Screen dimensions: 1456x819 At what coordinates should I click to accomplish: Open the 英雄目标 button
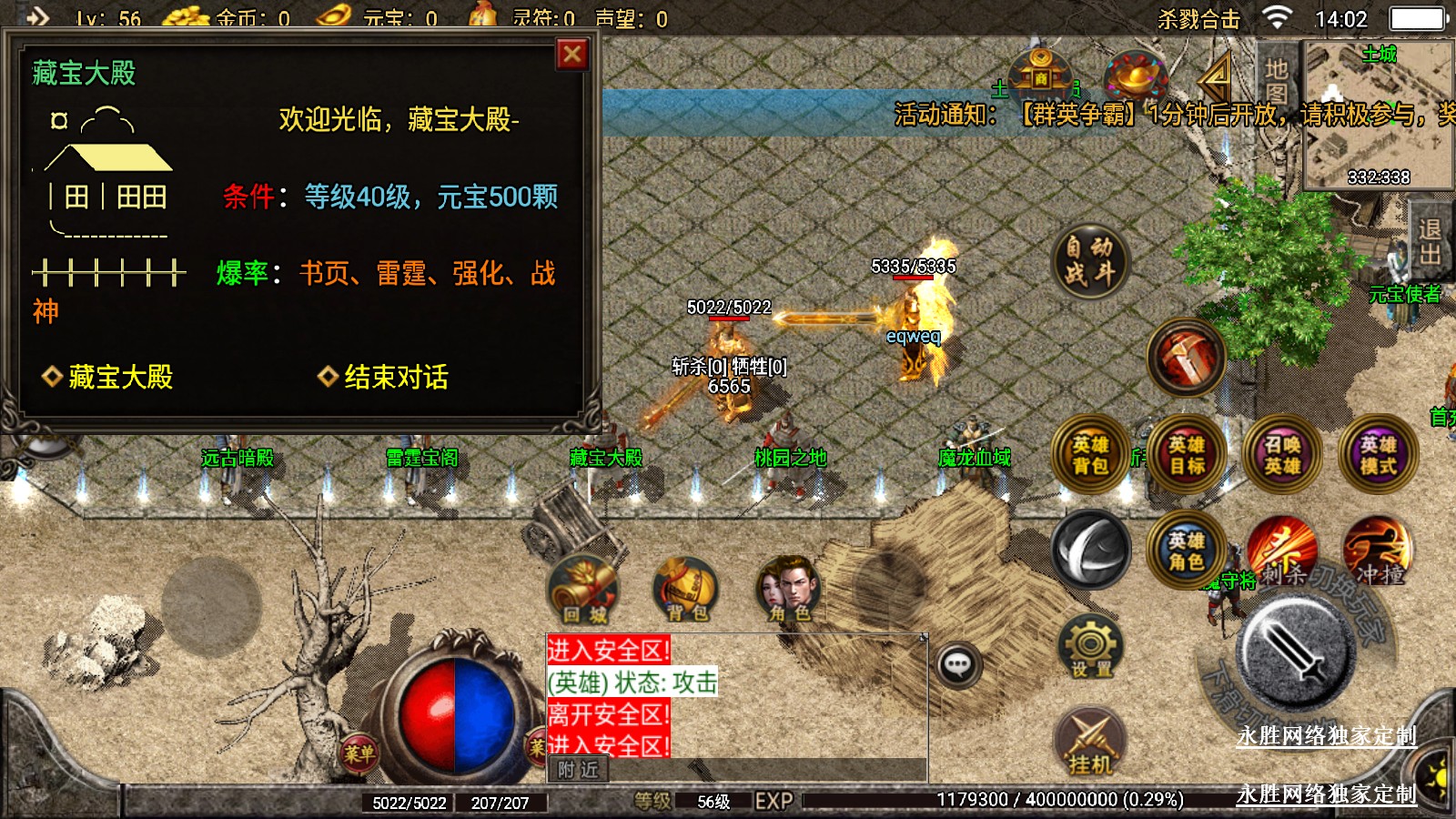coord(1187,455)
